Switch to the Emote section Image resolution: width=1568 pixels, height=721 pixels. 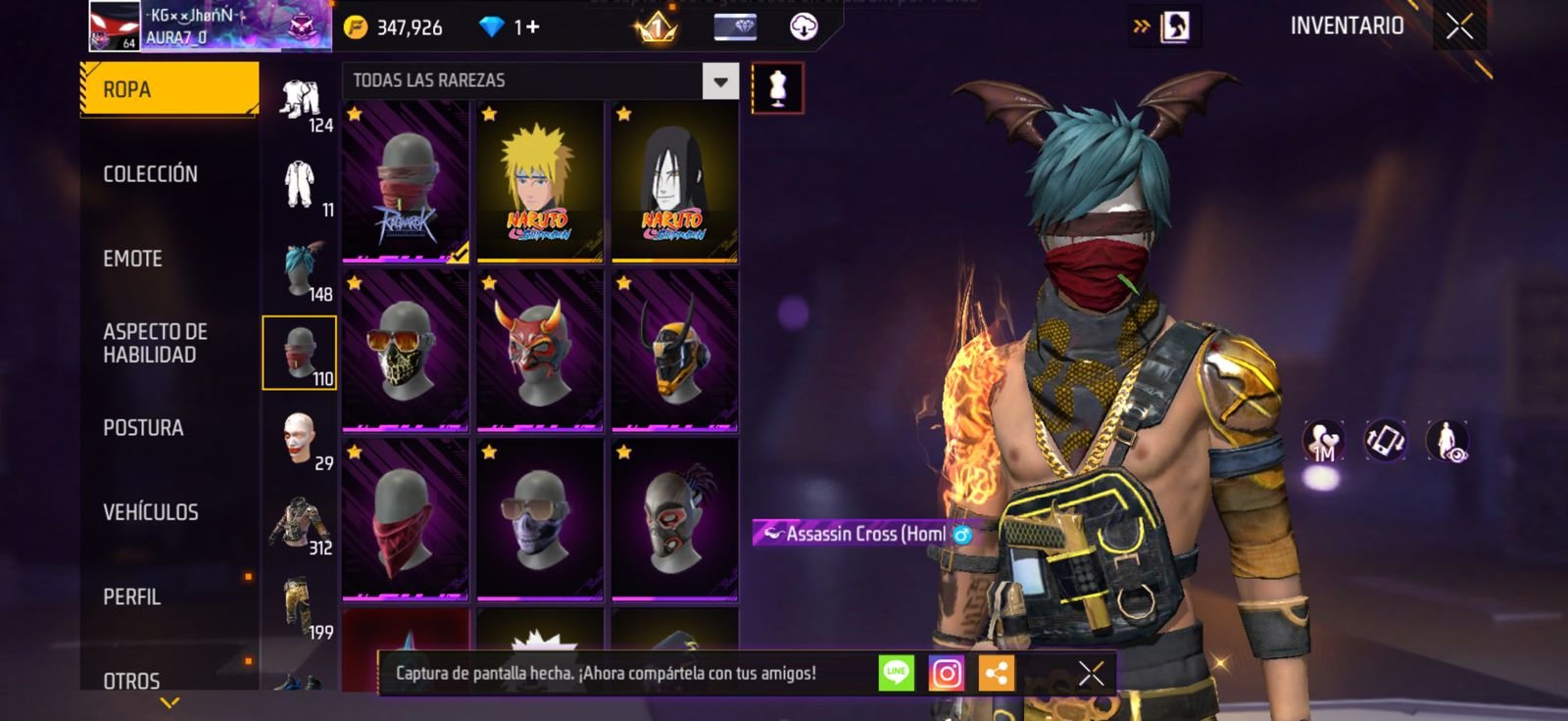[x=132, y=259]
